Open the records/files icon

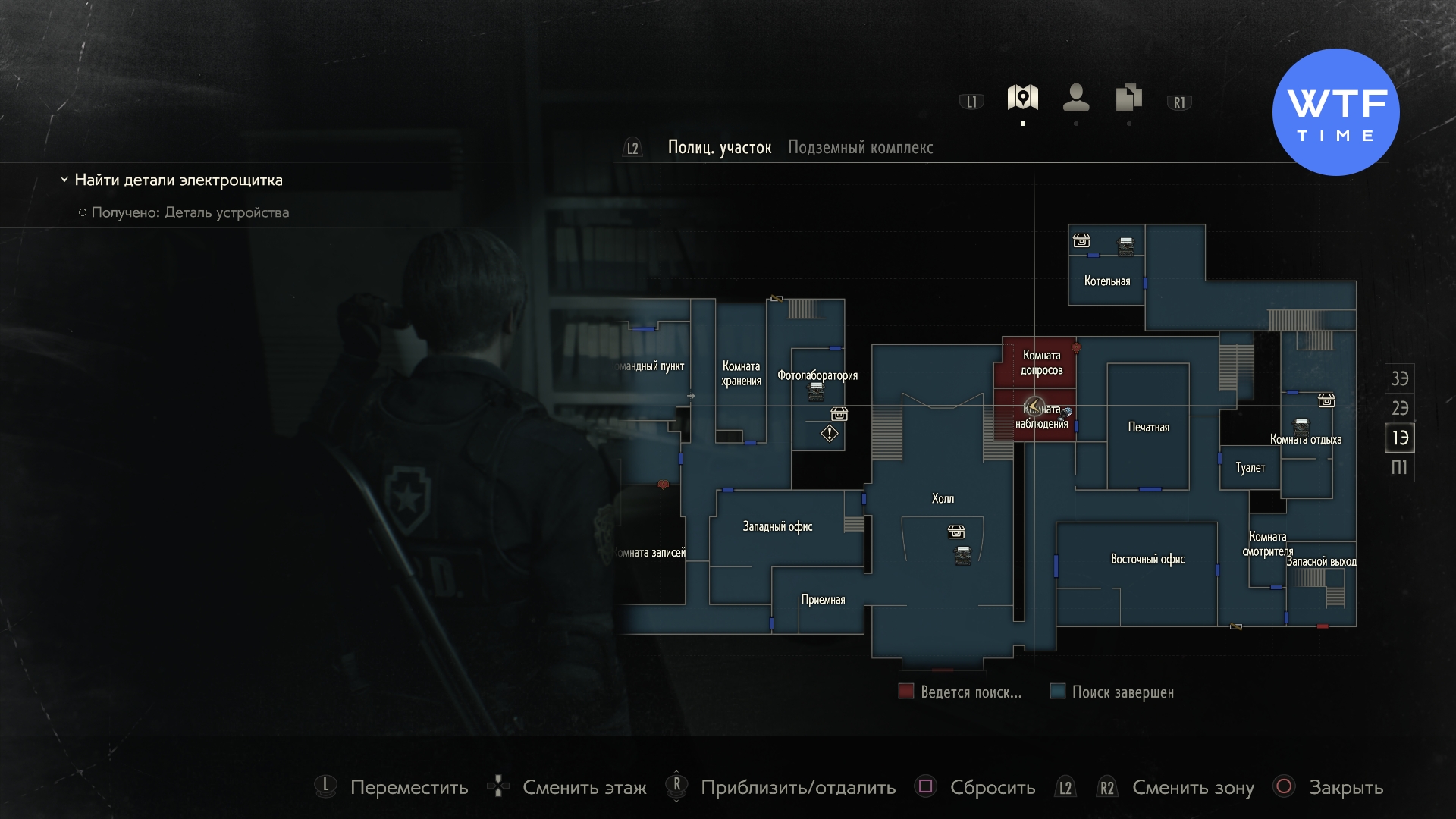1128,96
